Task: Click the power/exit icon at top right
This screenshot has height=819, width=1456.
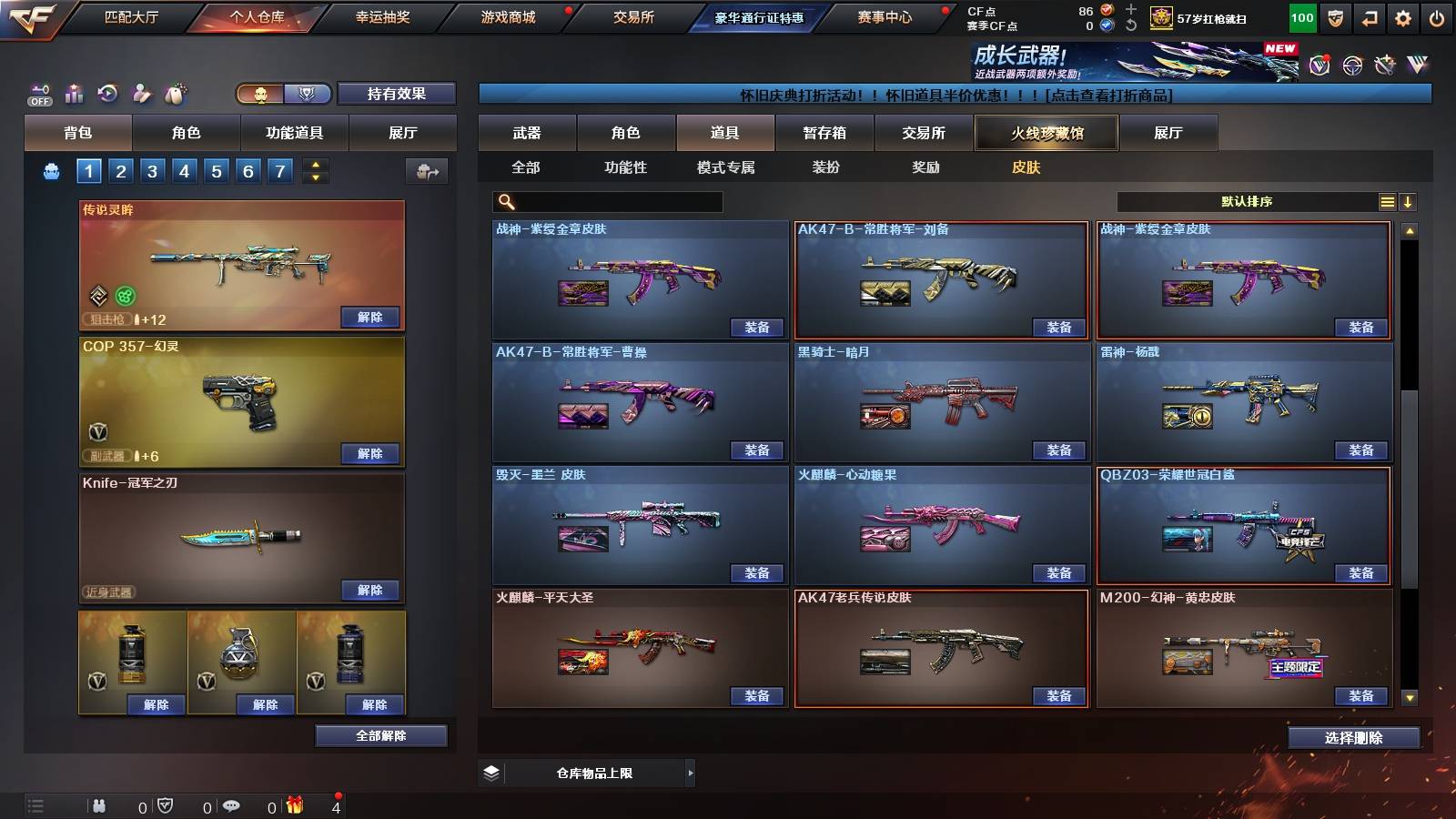Action: (x=1436, y=16)
